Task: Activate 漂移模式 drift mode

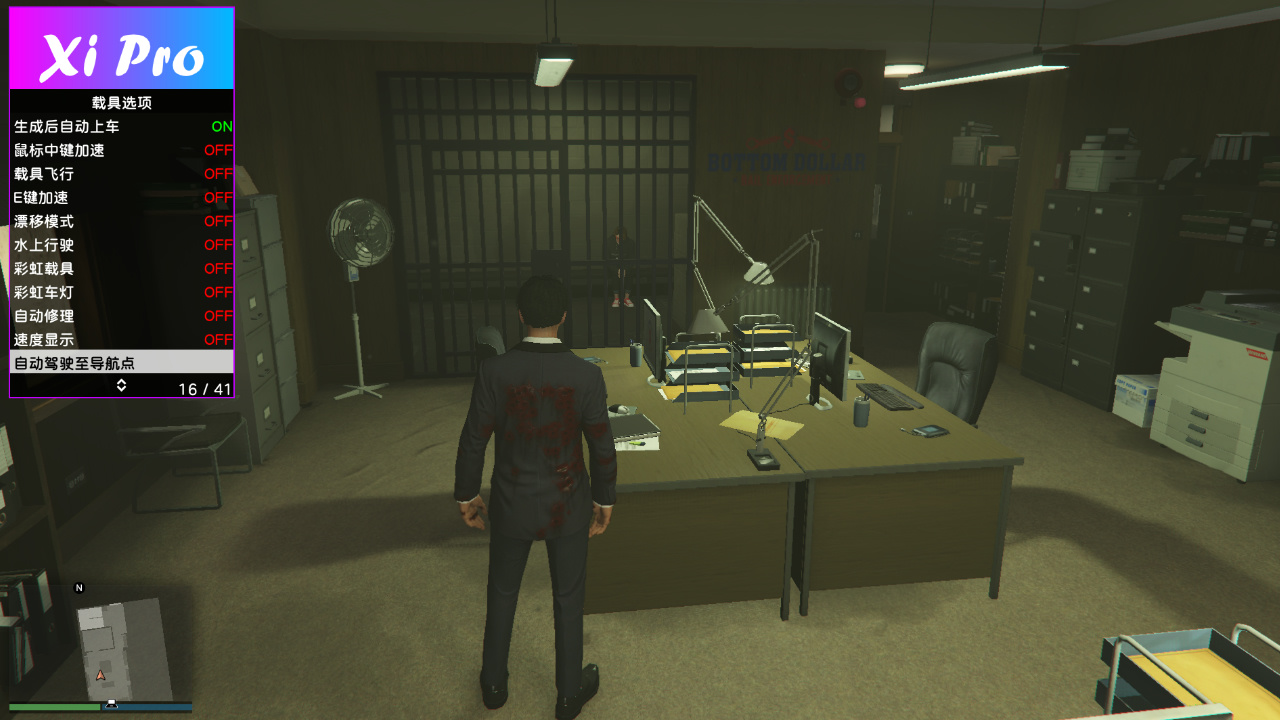Action: [121, 221]
